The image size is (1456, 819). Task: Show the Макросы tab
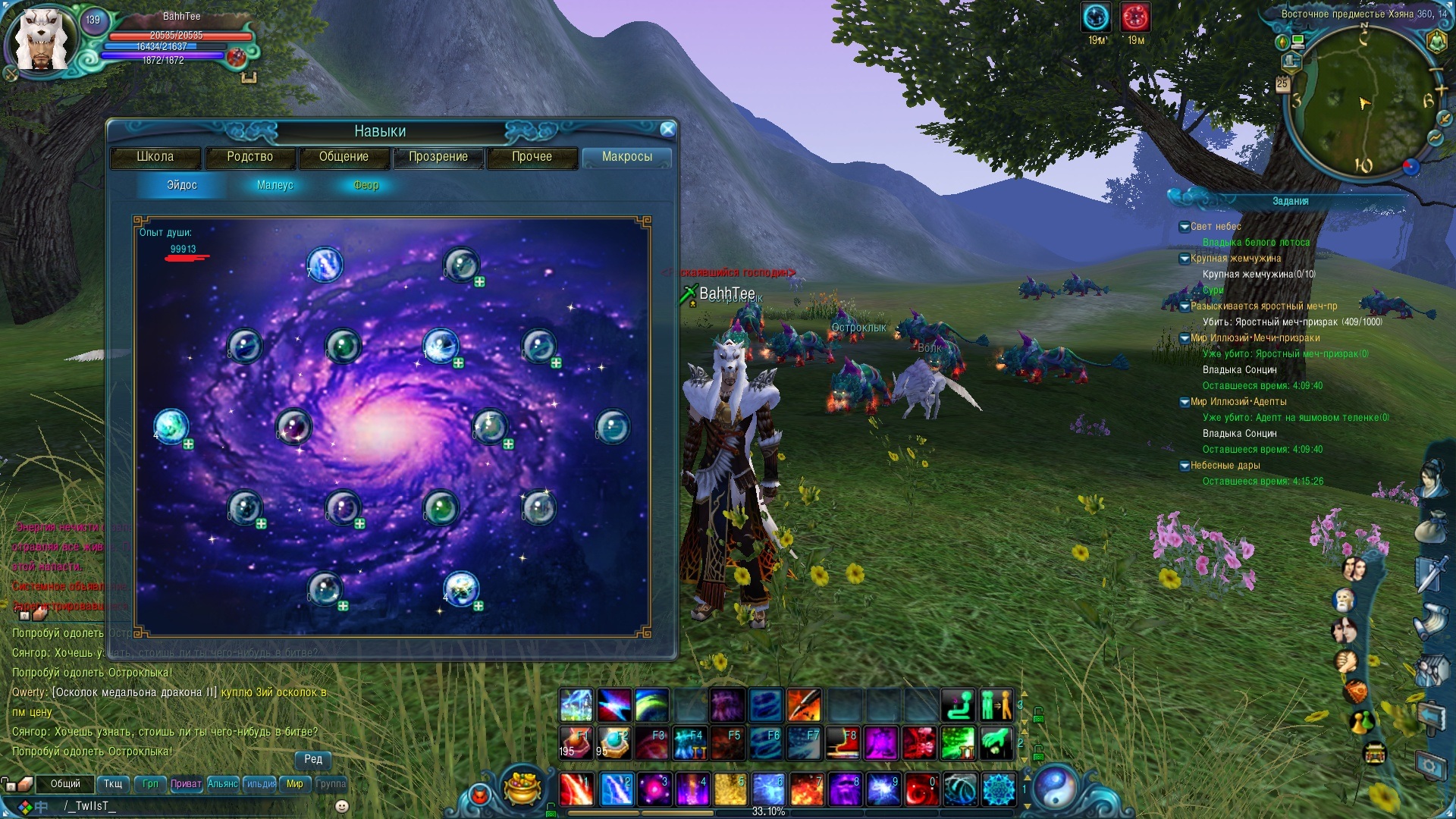tap(626, 157)
